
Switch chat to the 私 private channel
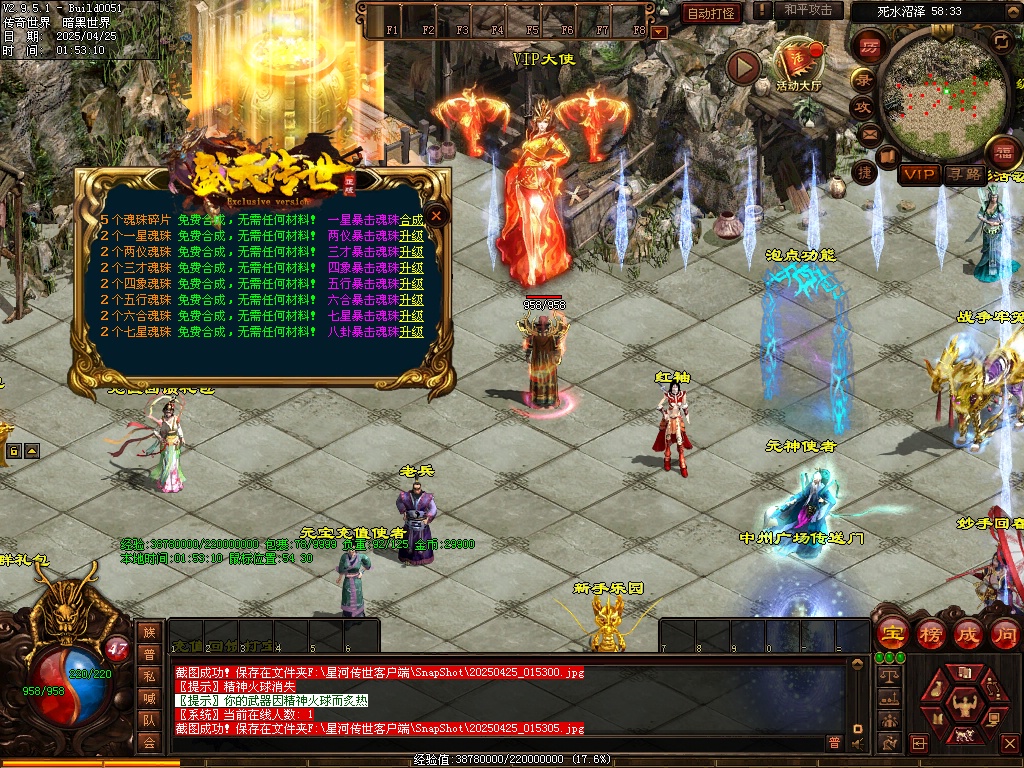tap(149, 676)
